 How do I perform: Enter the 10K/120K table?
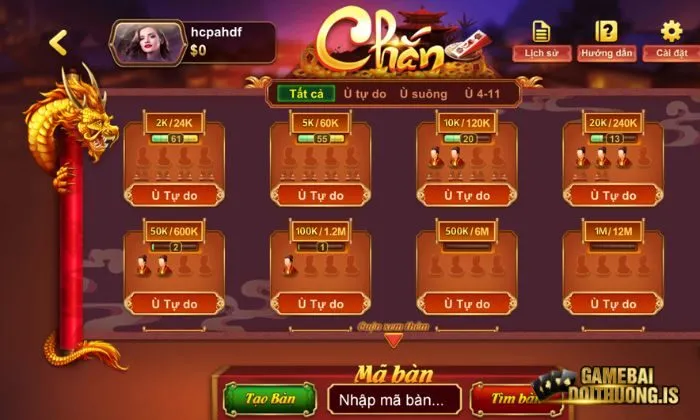pyautogui.click(x=467, y=160)
